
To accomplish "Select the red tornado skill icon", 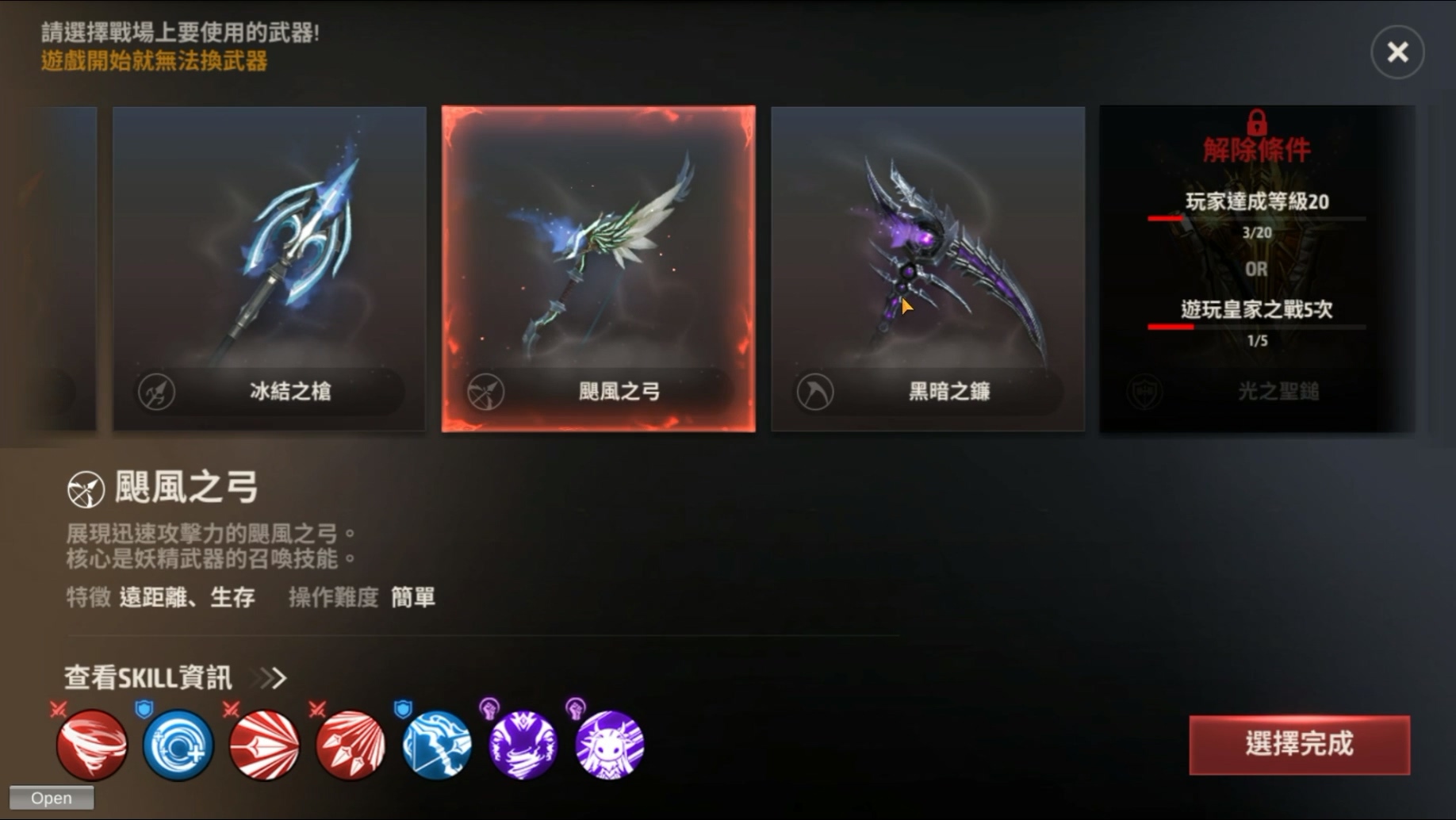I will (90, 745).
